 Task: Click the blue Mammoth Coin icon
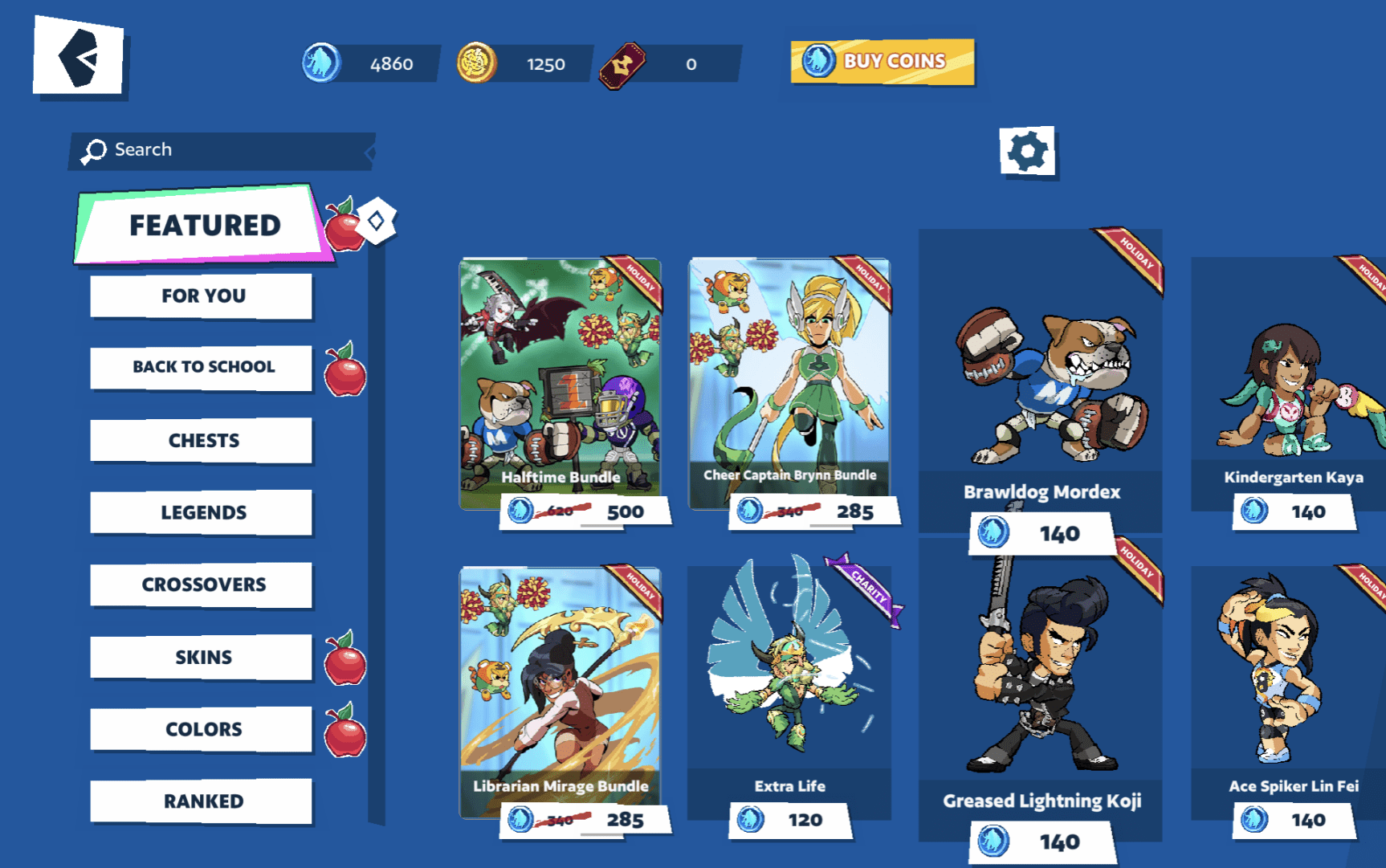(321, 64)
